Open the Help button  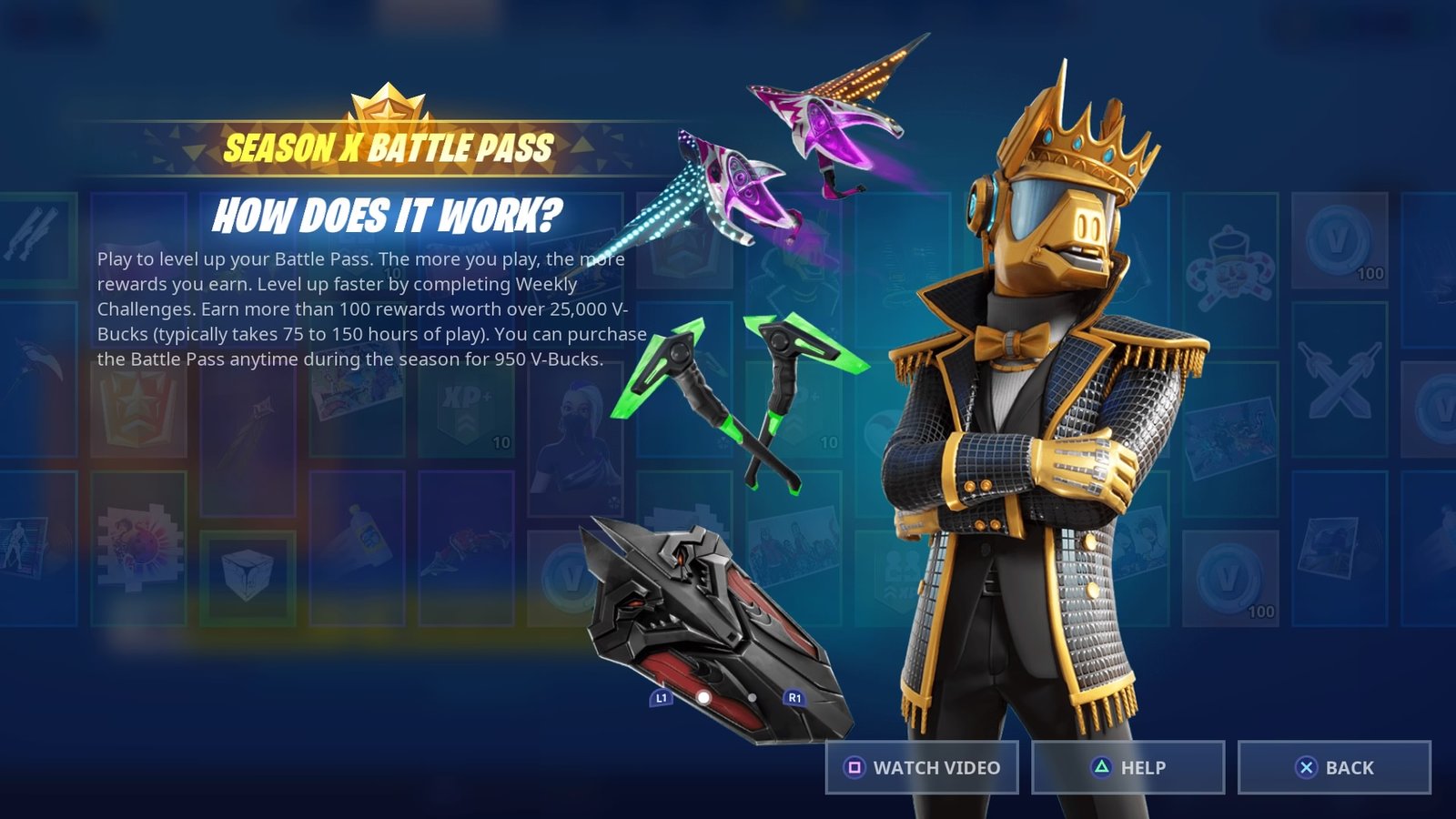tap(1127, 767)
